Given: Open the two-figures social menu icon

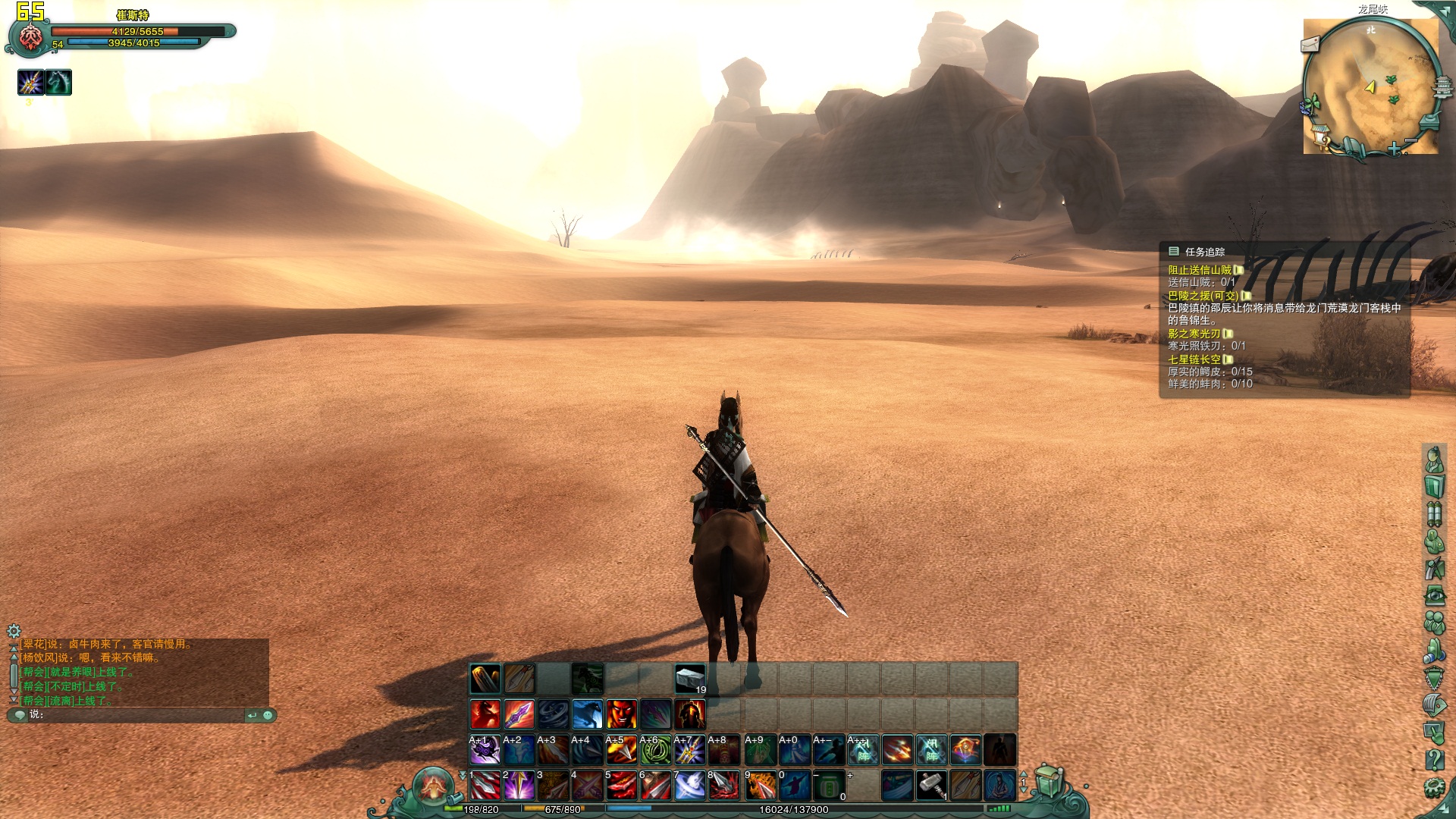Looking at the screenshot, I should [x=1433, y=623].
